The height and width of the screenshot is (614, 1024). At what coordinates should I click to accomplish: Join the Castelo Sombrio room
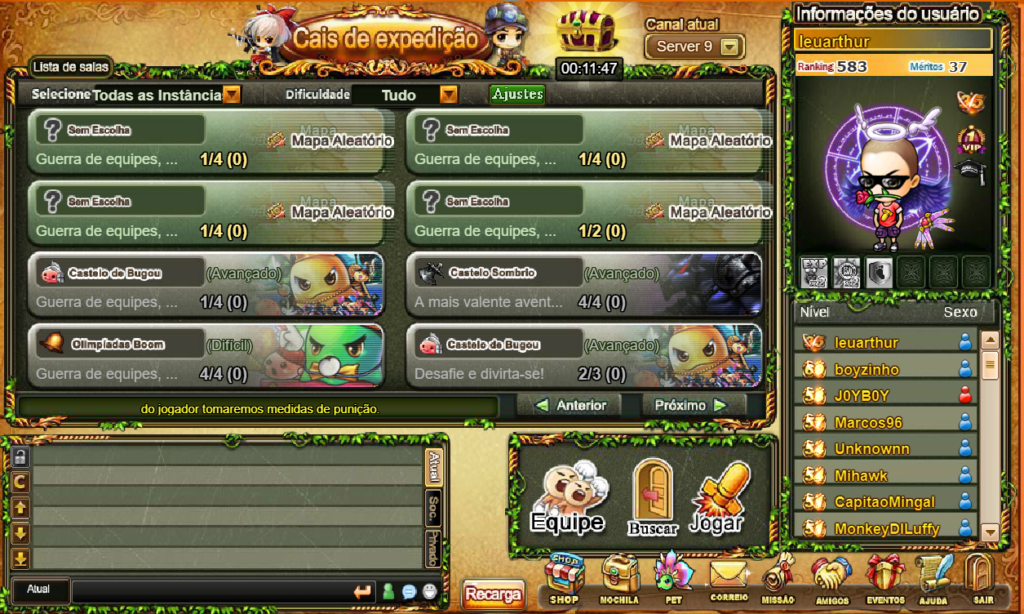(x=584, y=287)
